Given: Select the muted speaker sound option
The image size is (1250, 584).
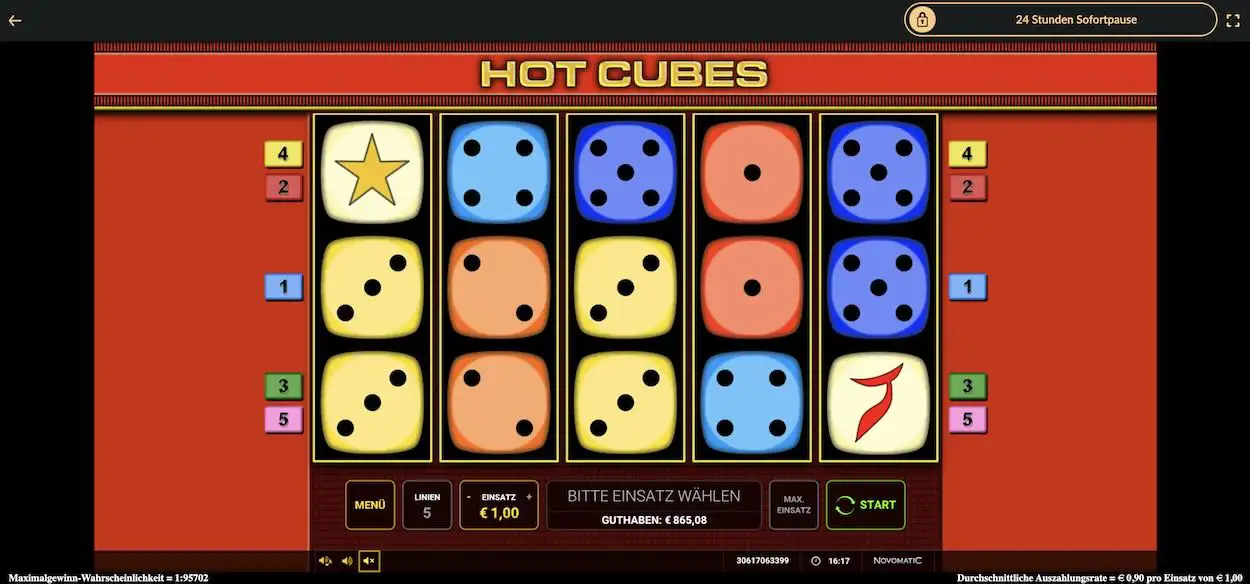Looking at the screenshot, I should click(369, 561).
